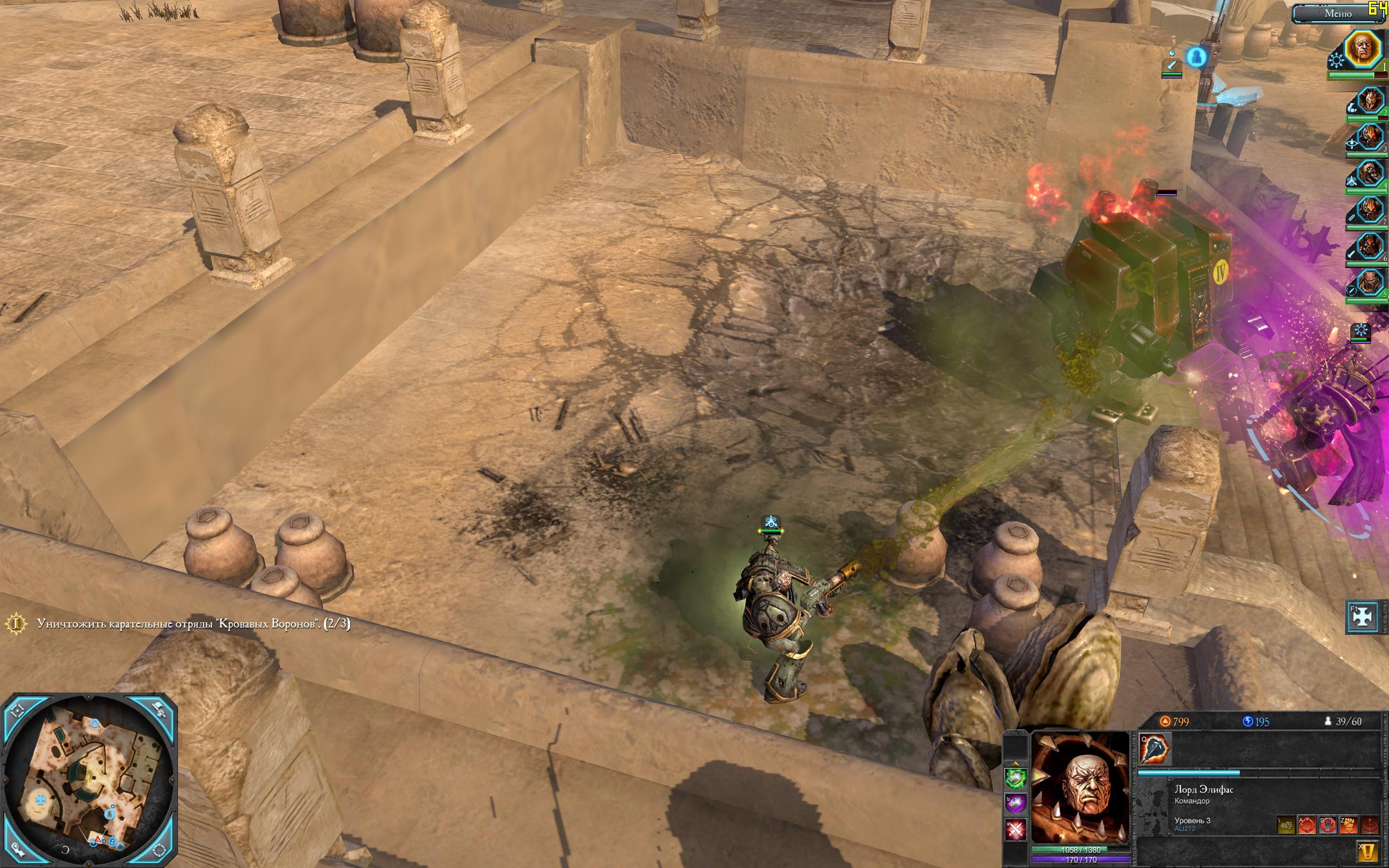The image size is (1389, 868).
Task: Click the minimap flag corner button
Action: [x=160, y=711]
